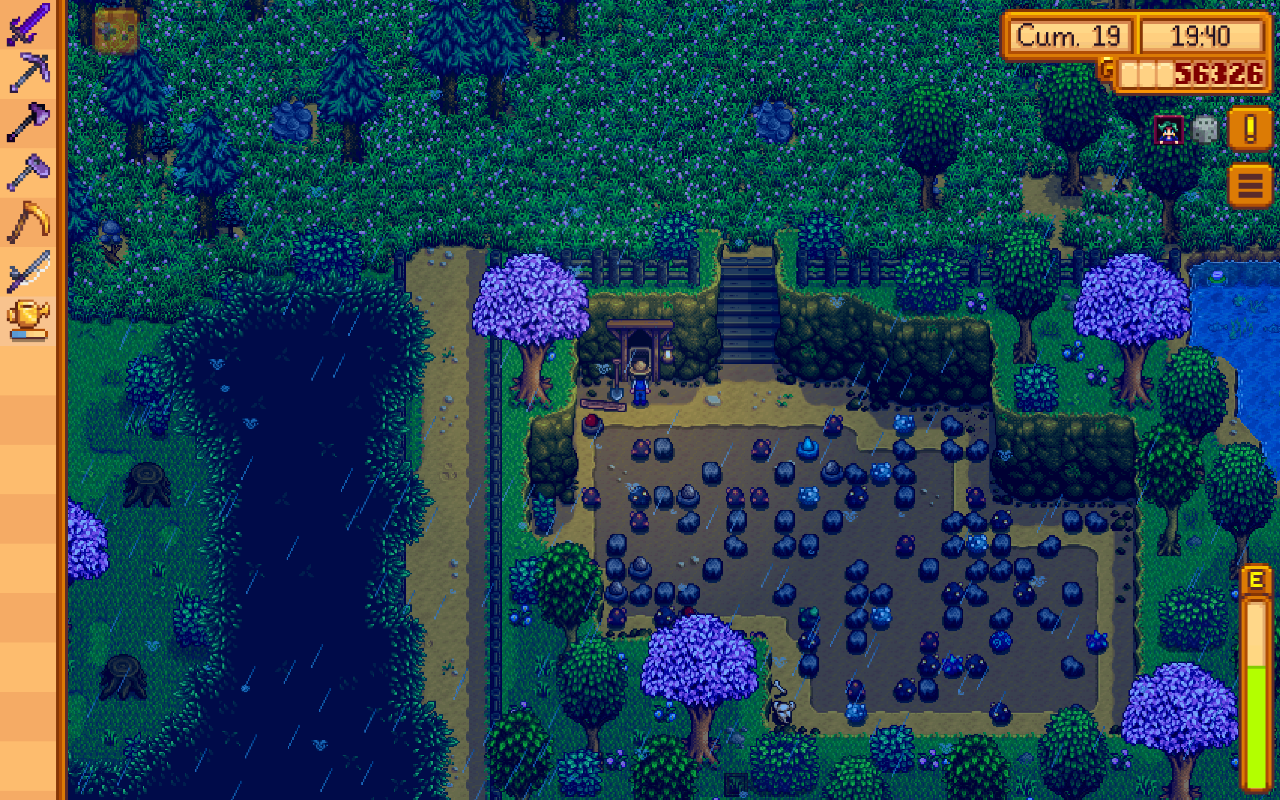The height and width of the screenshot is (800, 1280).
Task: Tap the gray stone buff icon
Action: (1205, 129)
